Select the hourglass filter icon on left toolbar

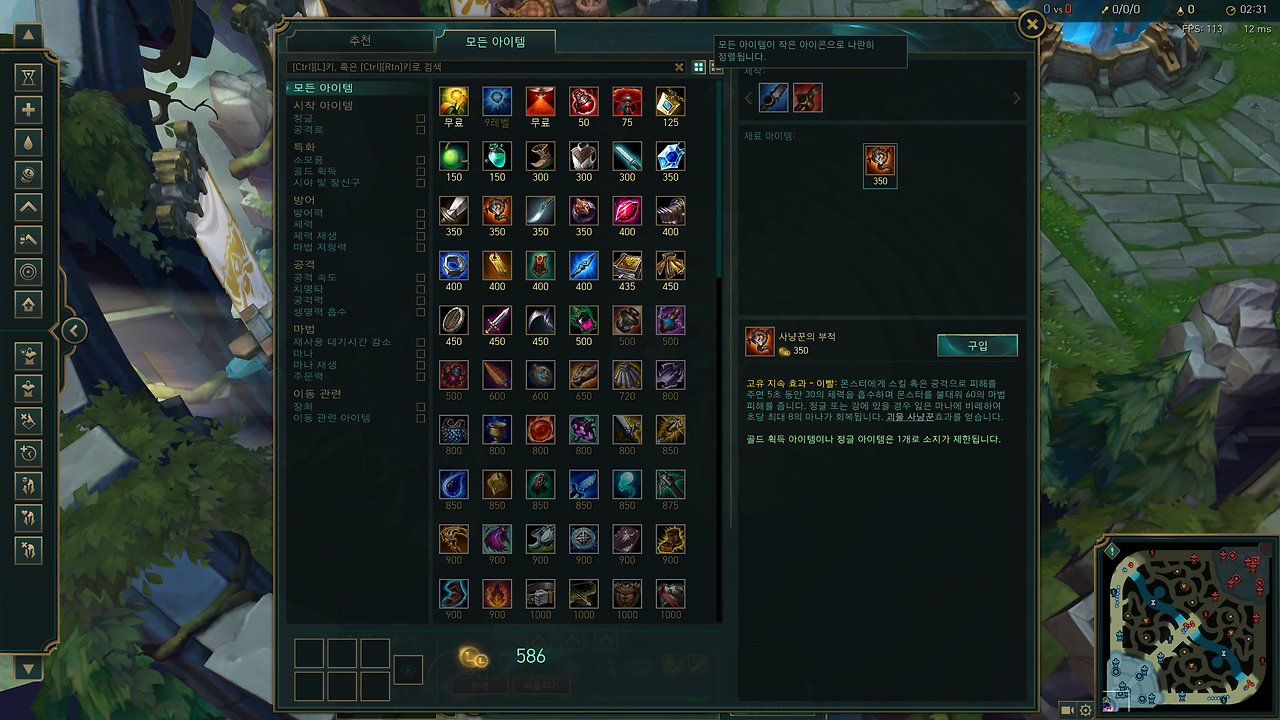(x=28, y=76)
